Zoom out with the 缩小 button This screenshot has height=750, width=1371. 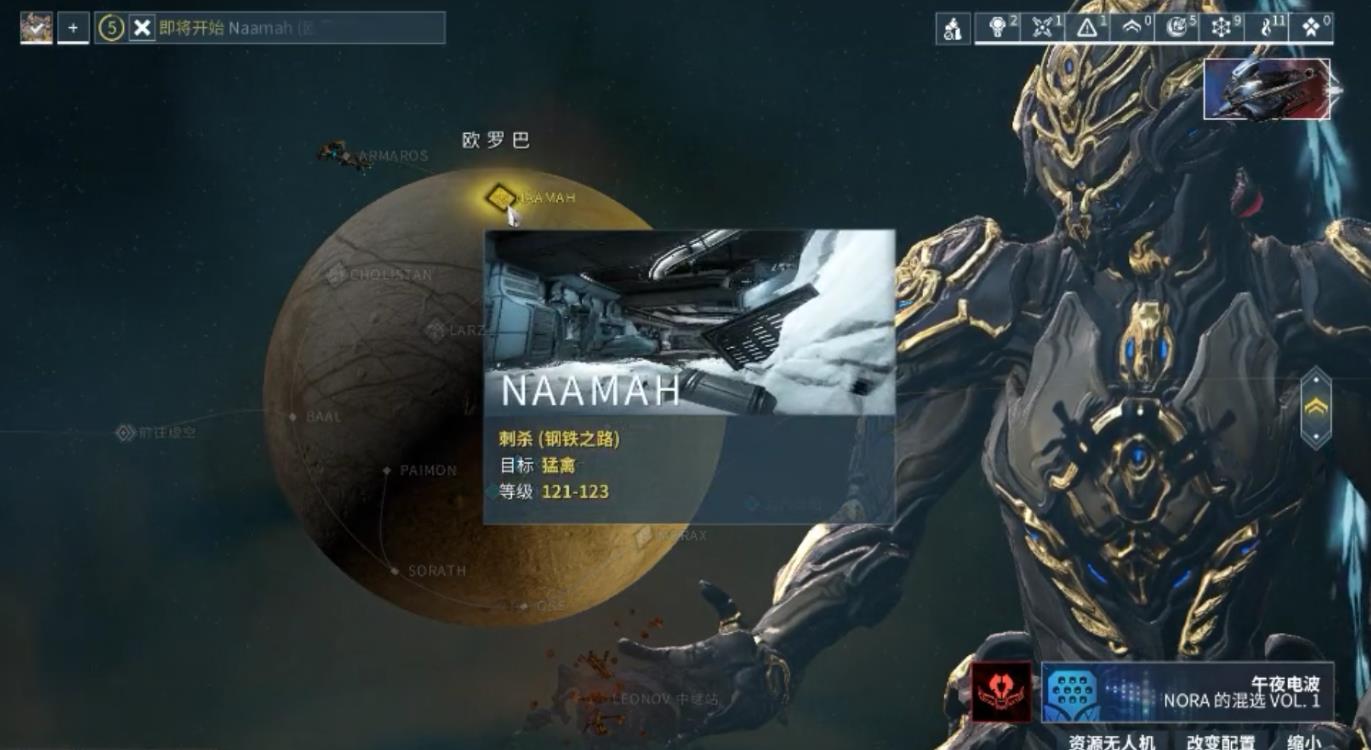pos(1302,741)
